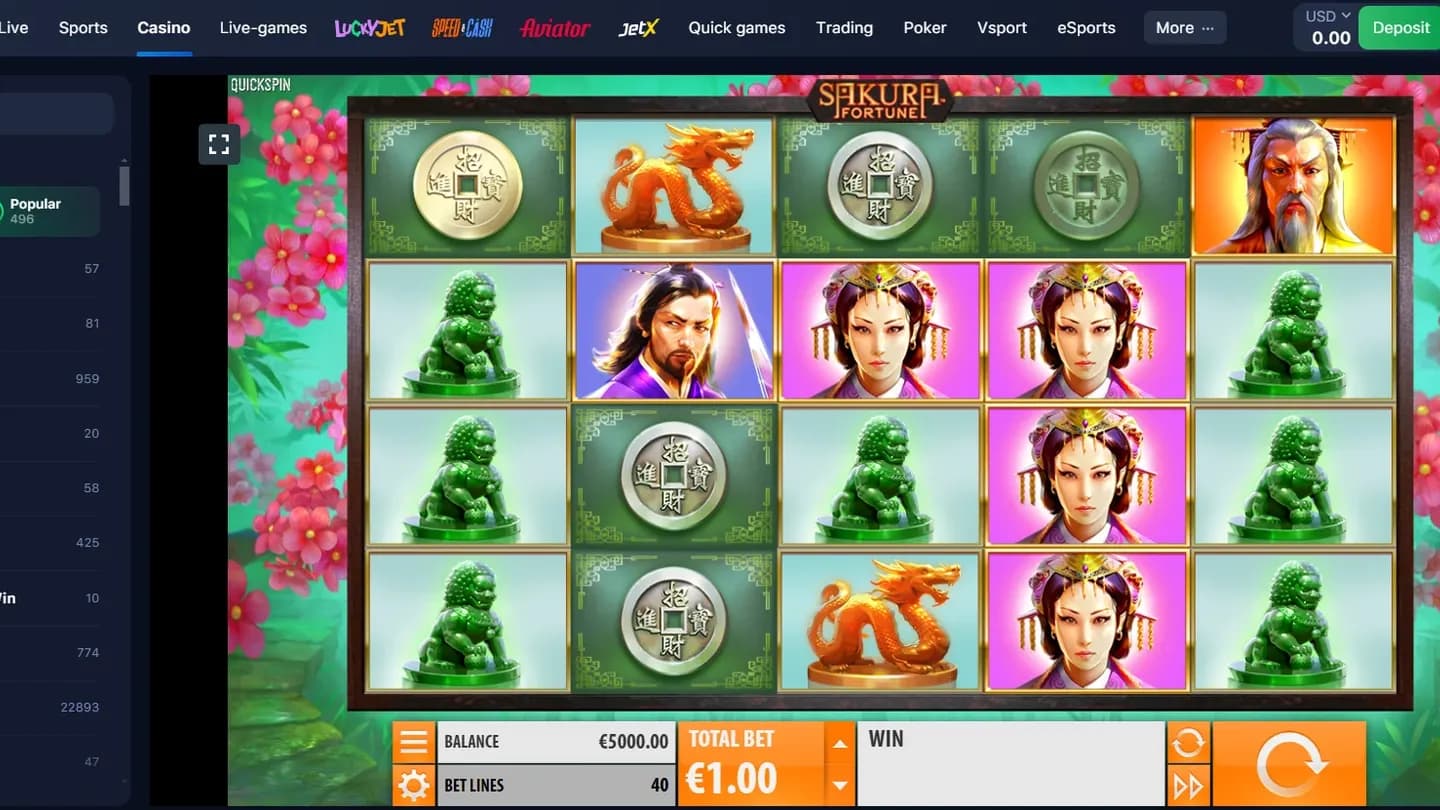1440x810 pixels.
Task: Open the Sports section
Action: (82, 28)
